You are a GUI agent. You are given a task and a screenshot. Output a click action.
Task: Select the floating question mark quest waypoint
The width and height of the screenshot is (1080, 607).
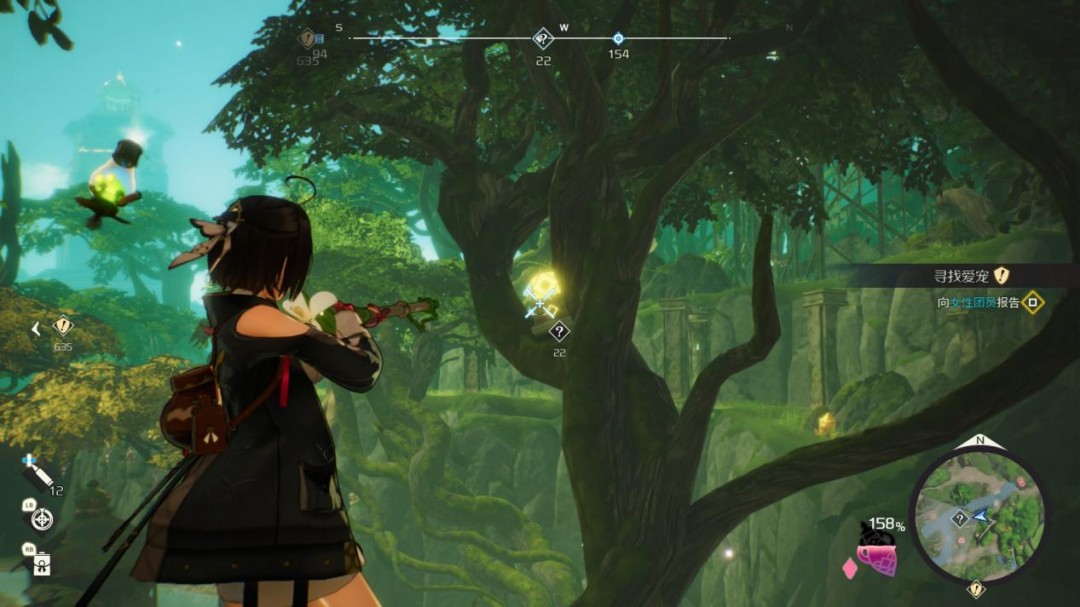tap(559, 332)
